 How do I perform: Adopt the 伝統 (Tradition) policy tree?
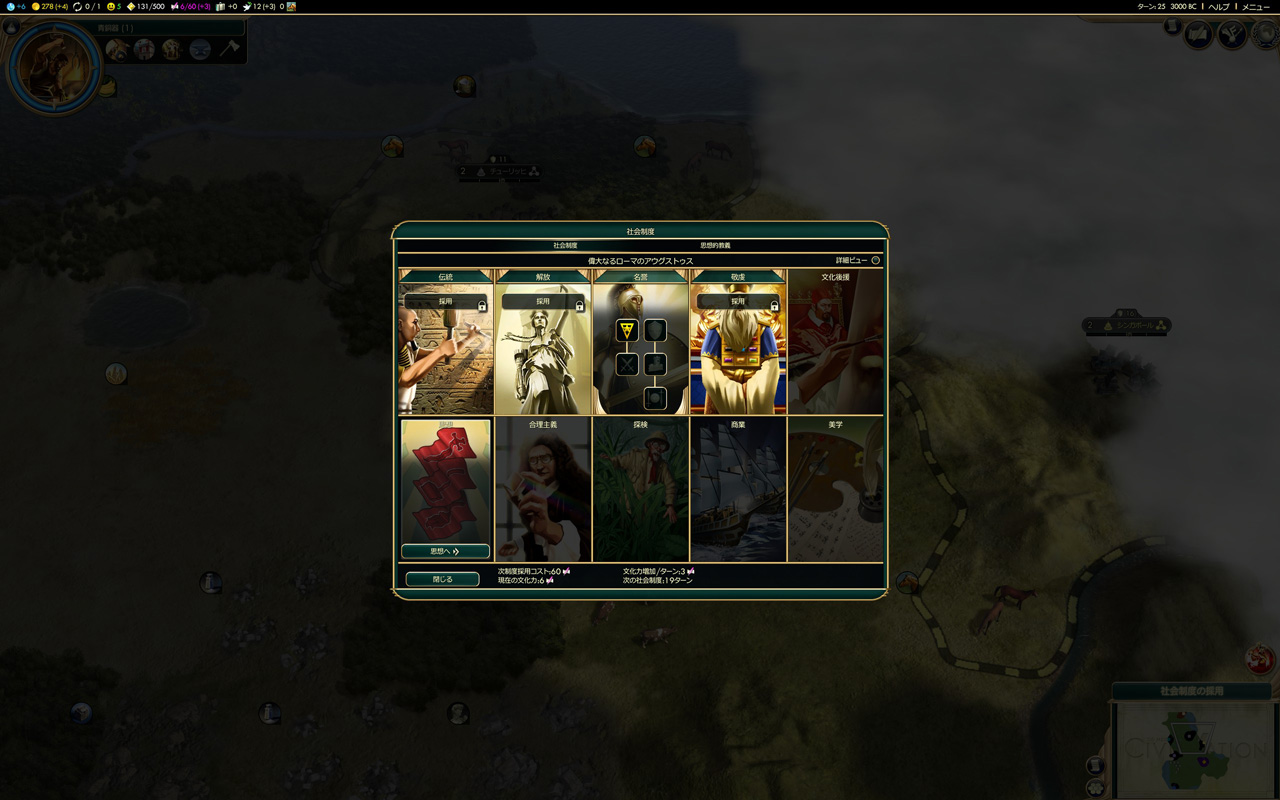445,301
